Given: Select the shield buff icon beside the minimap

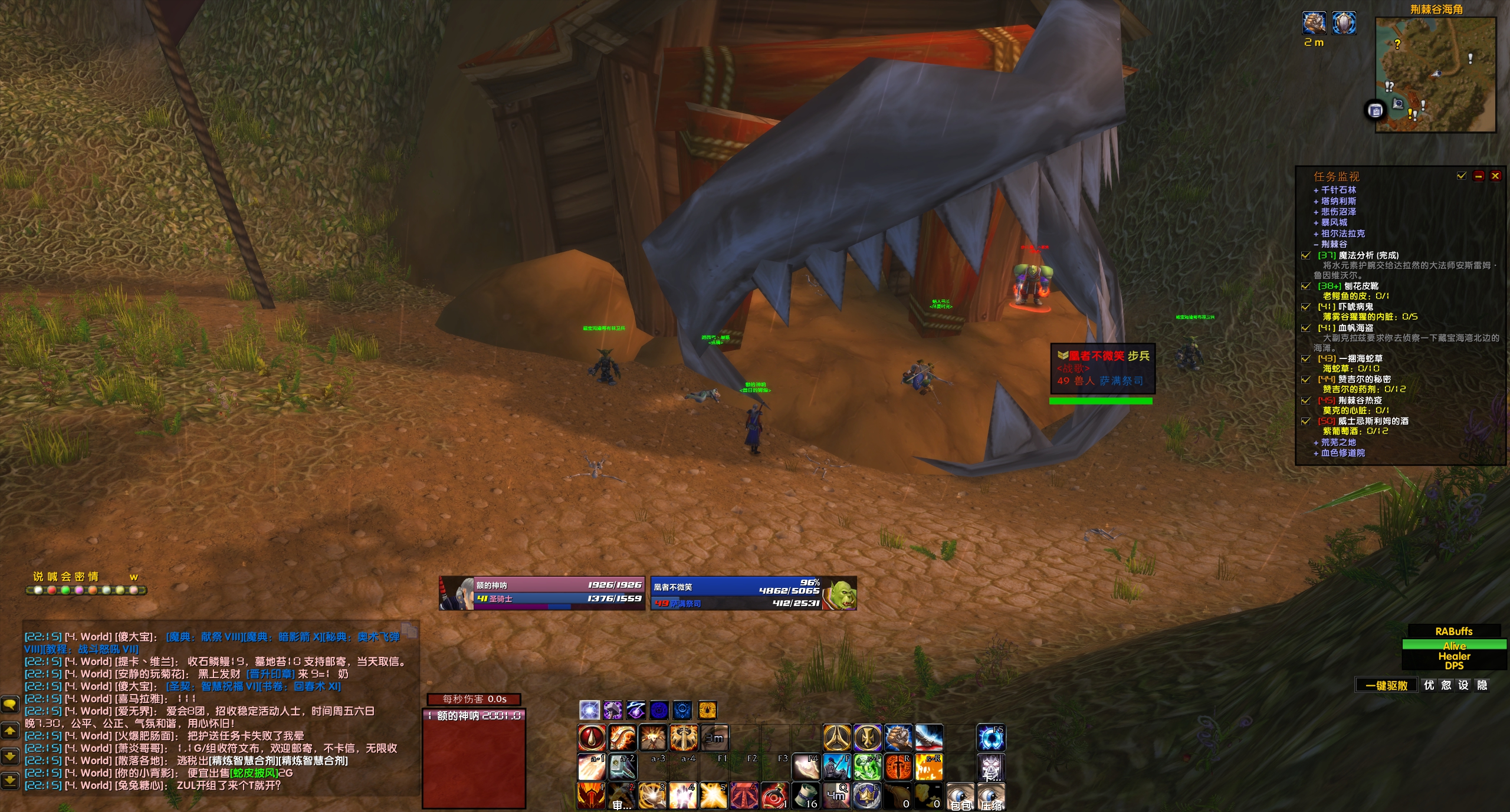Looking at the screenshot, I should click(x=1344, y=24).
